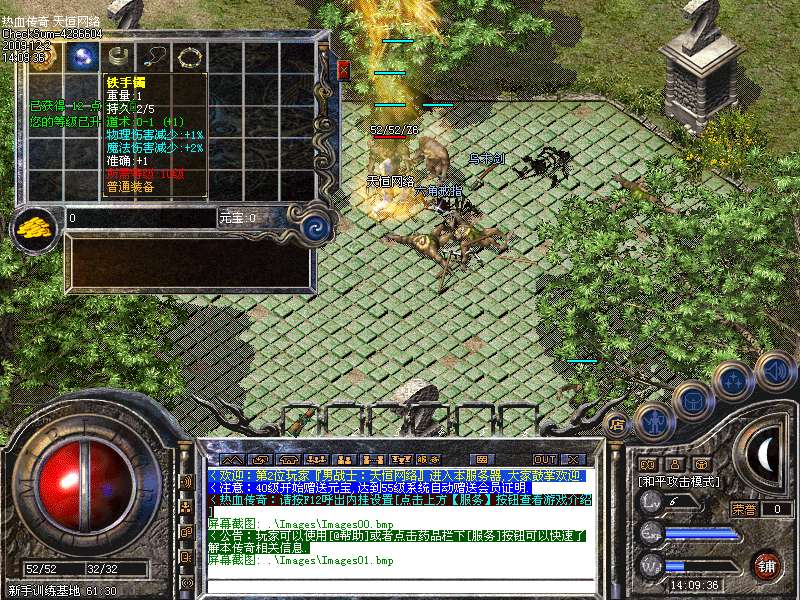
Task: Open the stall using red 铺 button
Action: click(768, 565)
